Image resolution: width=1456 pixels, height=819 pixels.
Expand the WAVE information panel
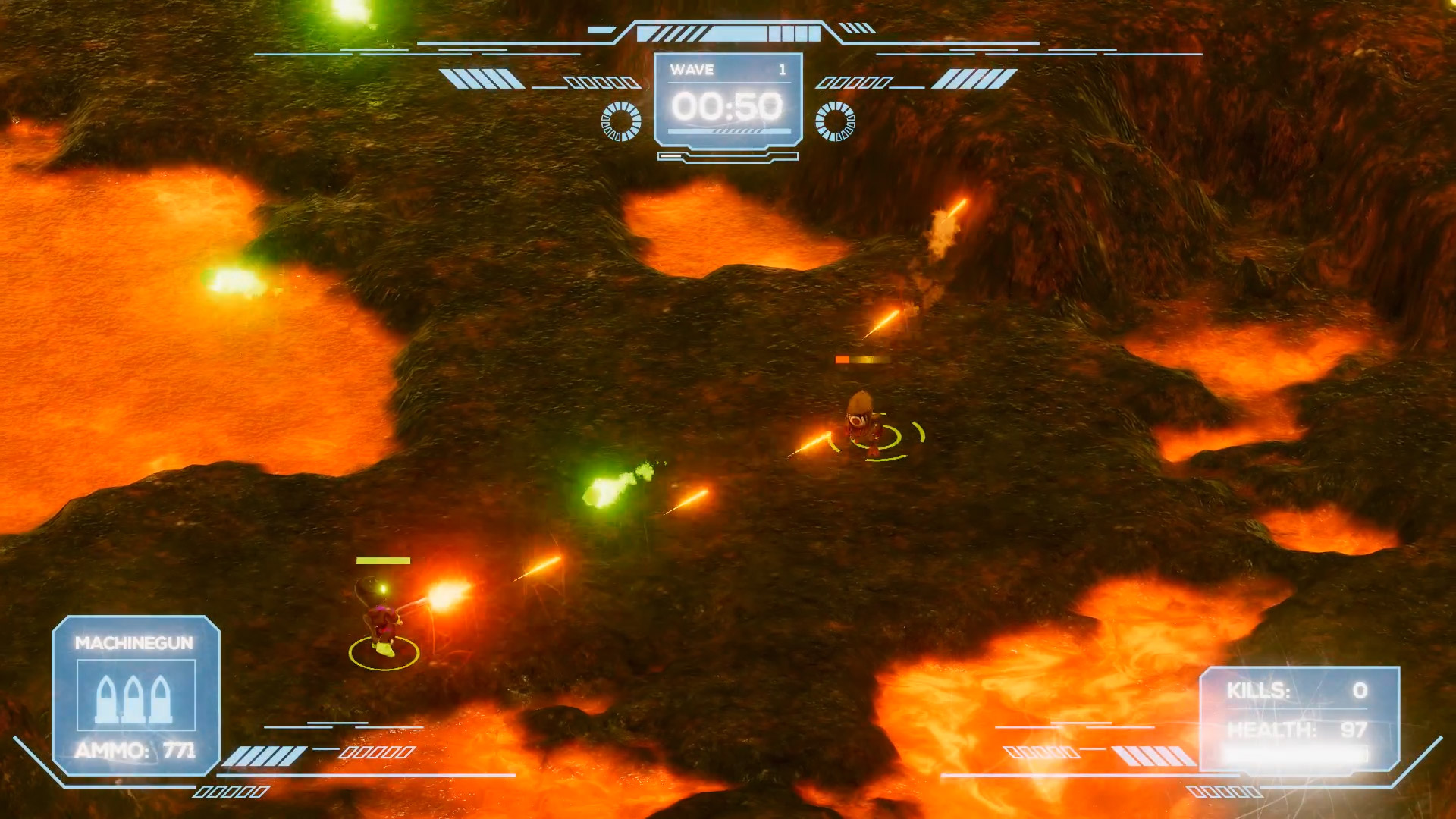tap(728, 99)
